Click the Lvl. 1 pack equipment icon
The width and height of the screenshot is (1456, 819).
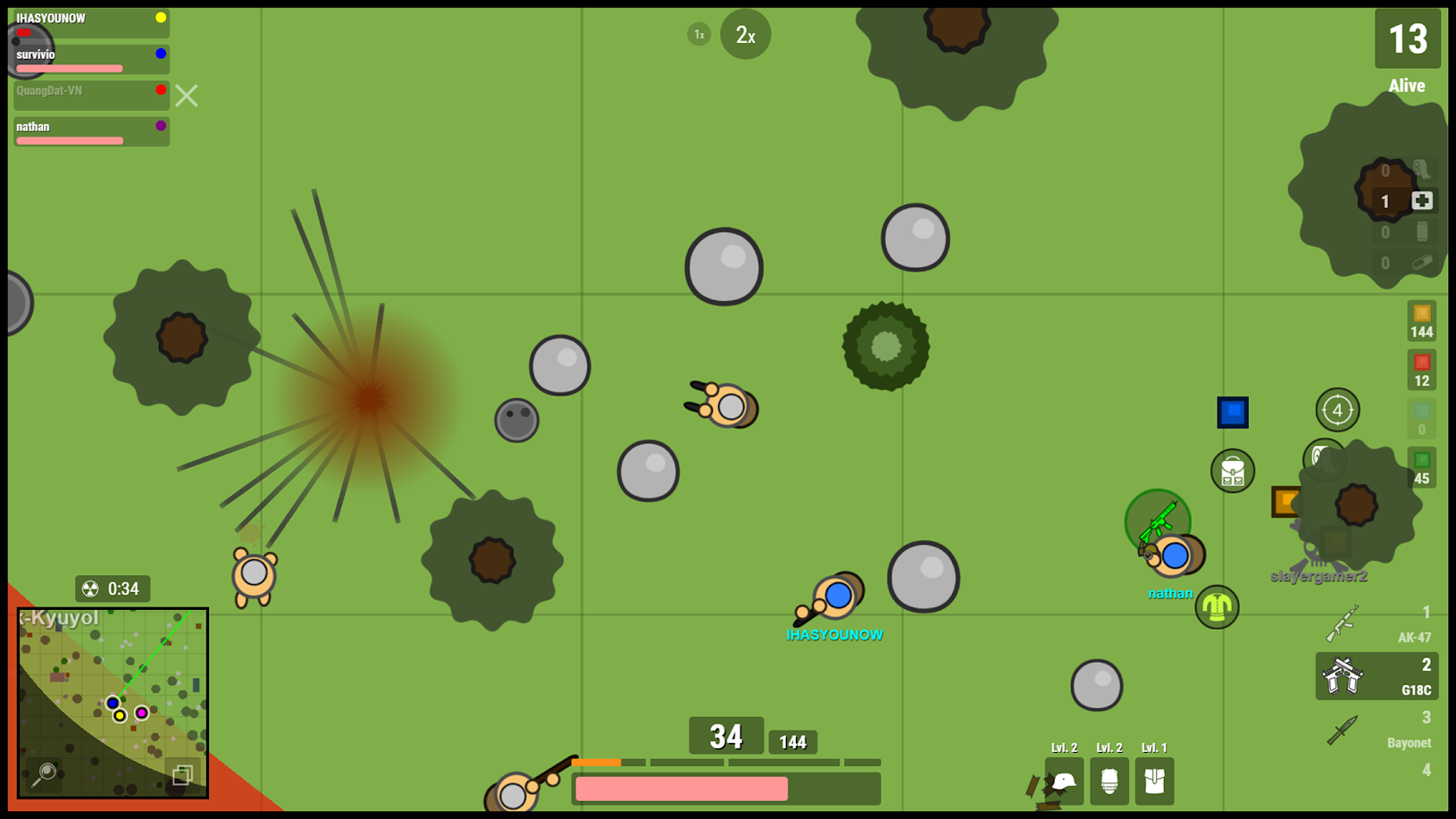coord(1154,781)
